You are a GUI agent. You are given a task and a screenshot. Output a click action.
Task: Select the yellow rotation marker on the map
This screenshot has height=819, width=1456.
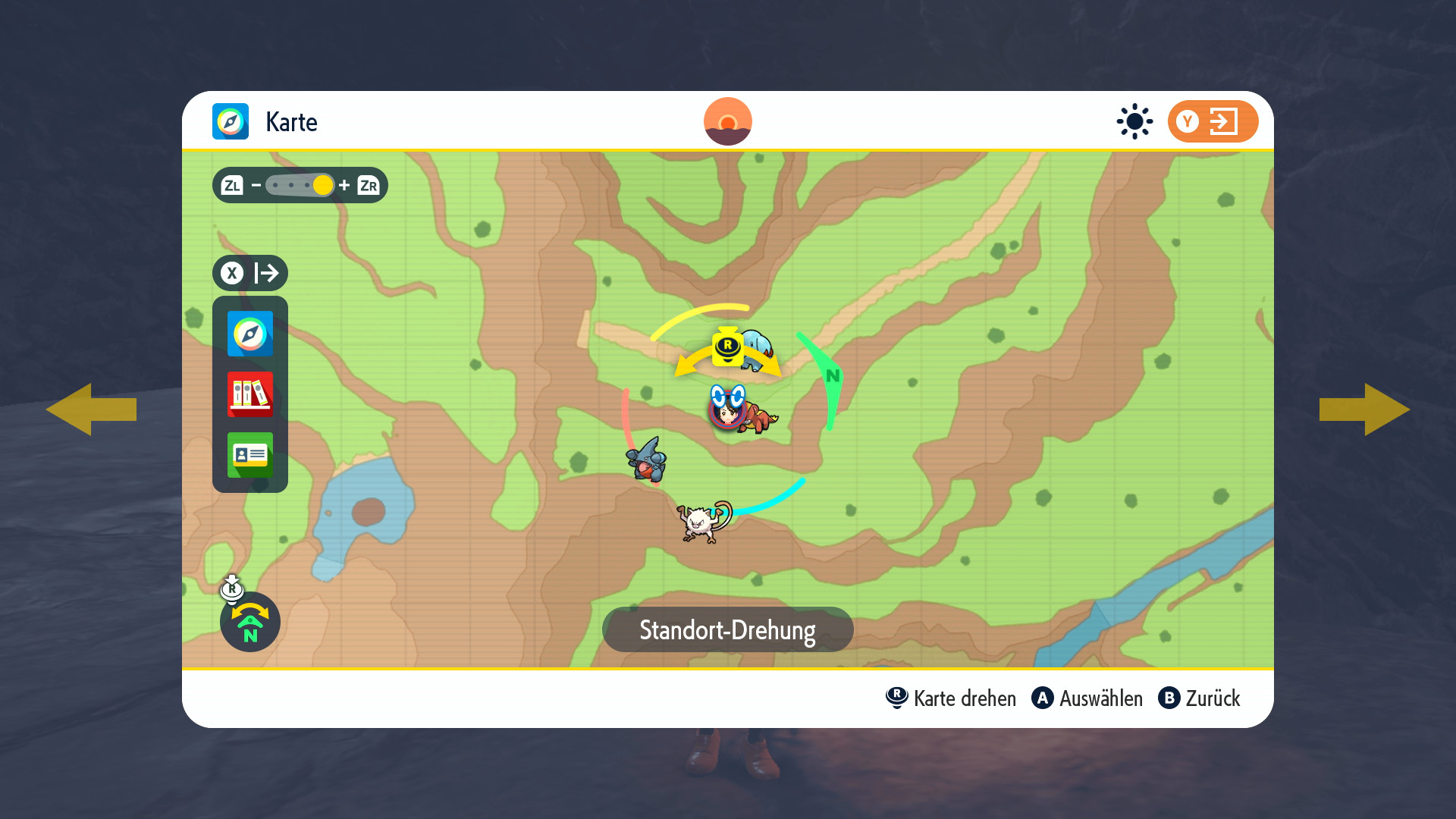tap(727, 348)
